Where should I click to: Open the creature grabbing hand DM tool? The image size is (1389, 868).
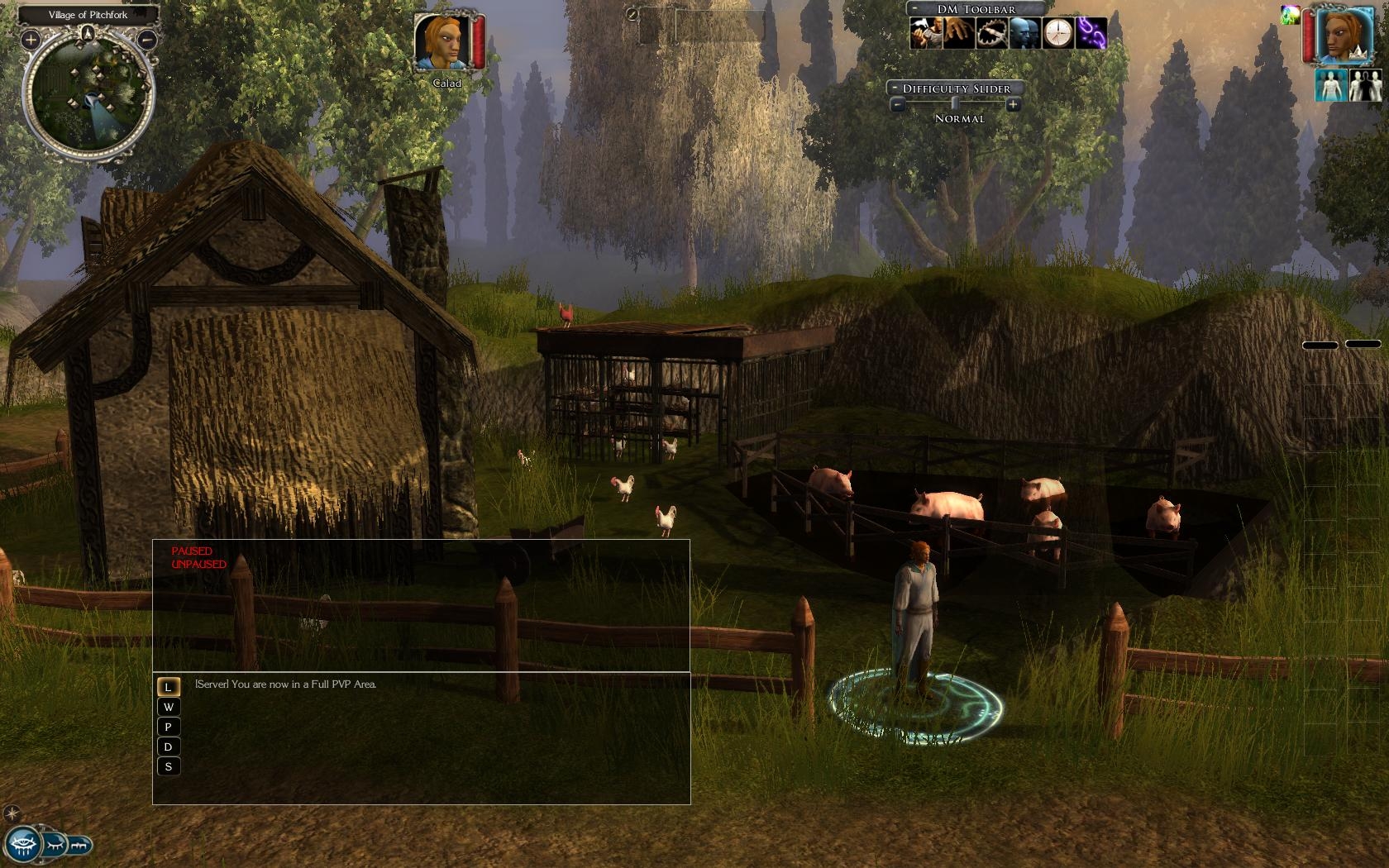[957, 33]
